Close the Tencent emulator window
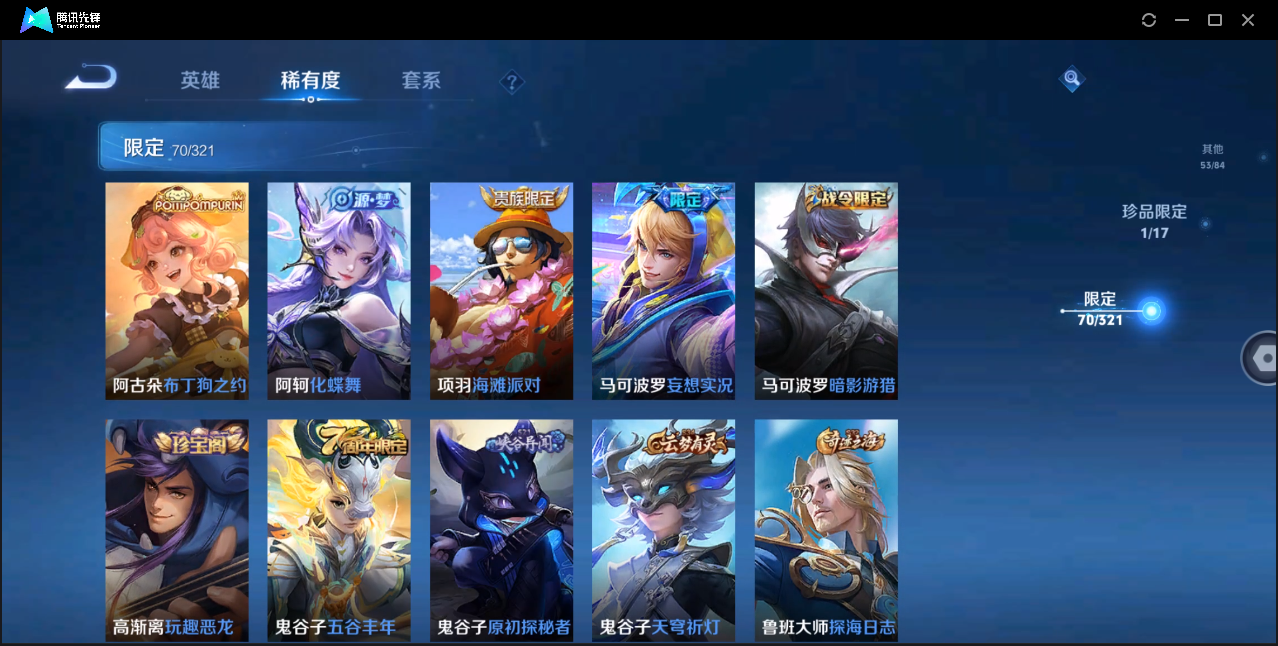The width and height of the screenshot is (1278, 646). click(x=1248, y=20)
